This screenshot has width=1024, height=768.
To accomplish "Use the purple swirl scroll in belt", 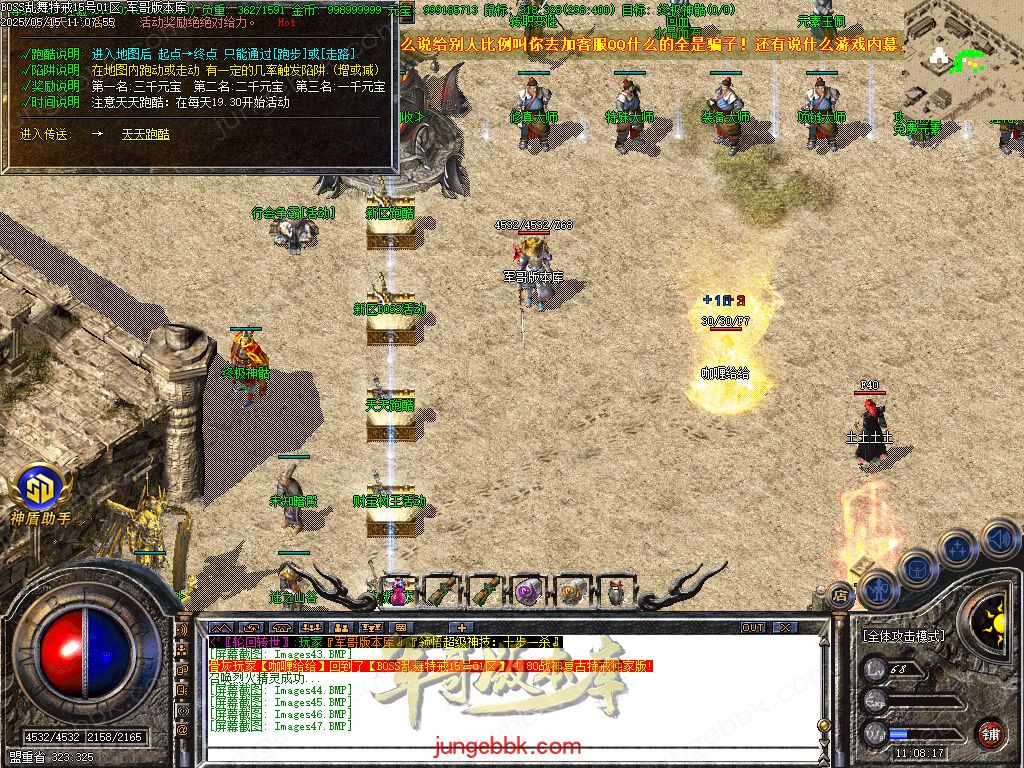I will coord(527,591).
